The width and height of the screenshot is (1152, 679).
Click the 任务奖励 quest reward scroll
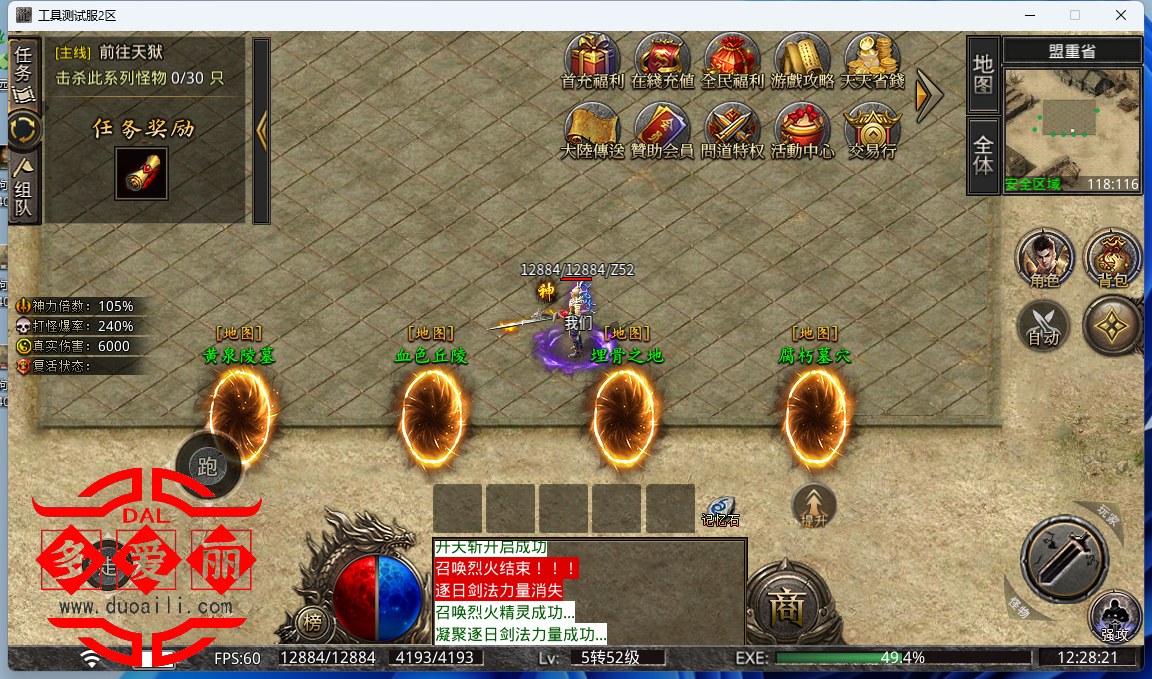141,173
